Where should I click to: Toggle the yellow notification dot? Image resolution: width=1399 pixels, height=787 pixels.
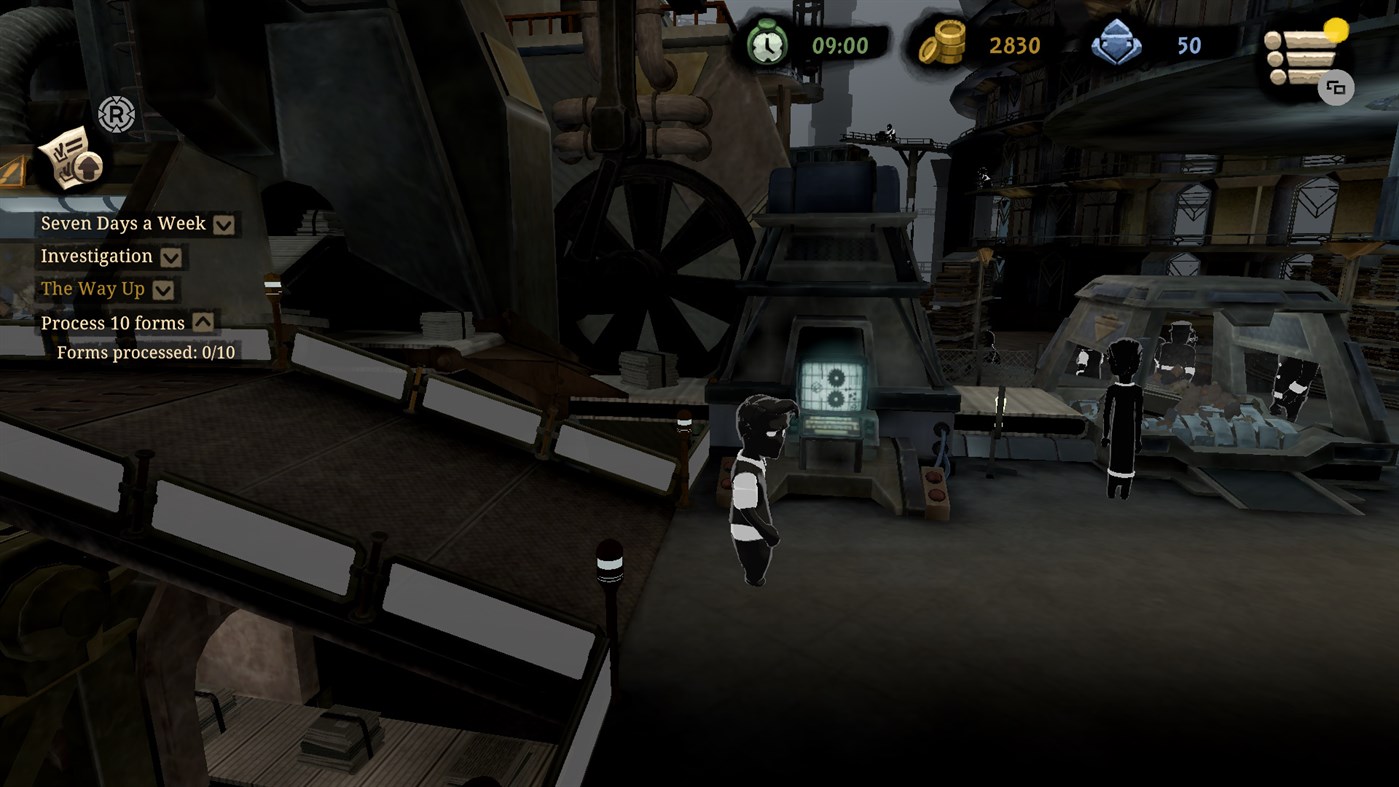[x=1336, y=30]
